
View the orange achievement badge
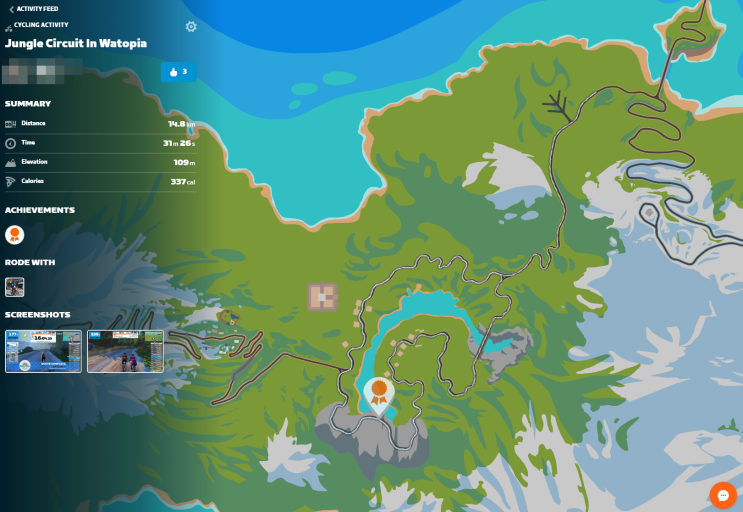(x=14, y=235)
